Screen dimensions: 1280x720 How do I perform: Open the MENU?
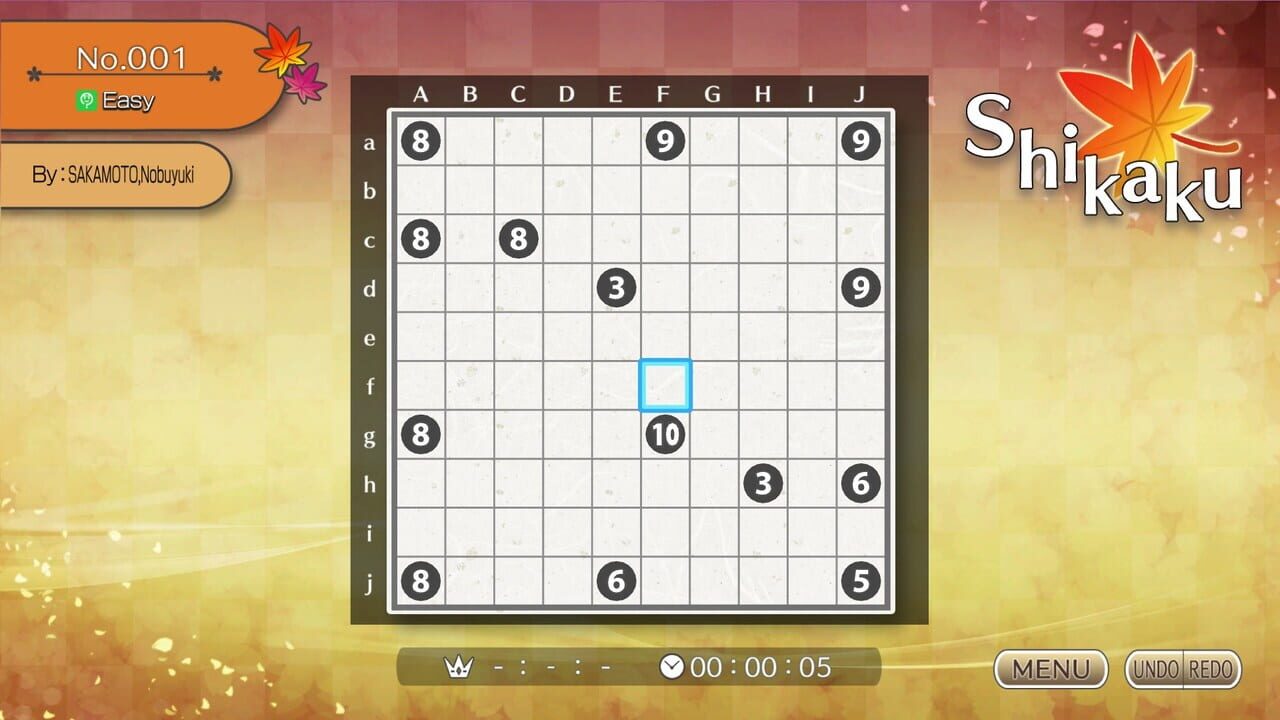(1050, 670)
